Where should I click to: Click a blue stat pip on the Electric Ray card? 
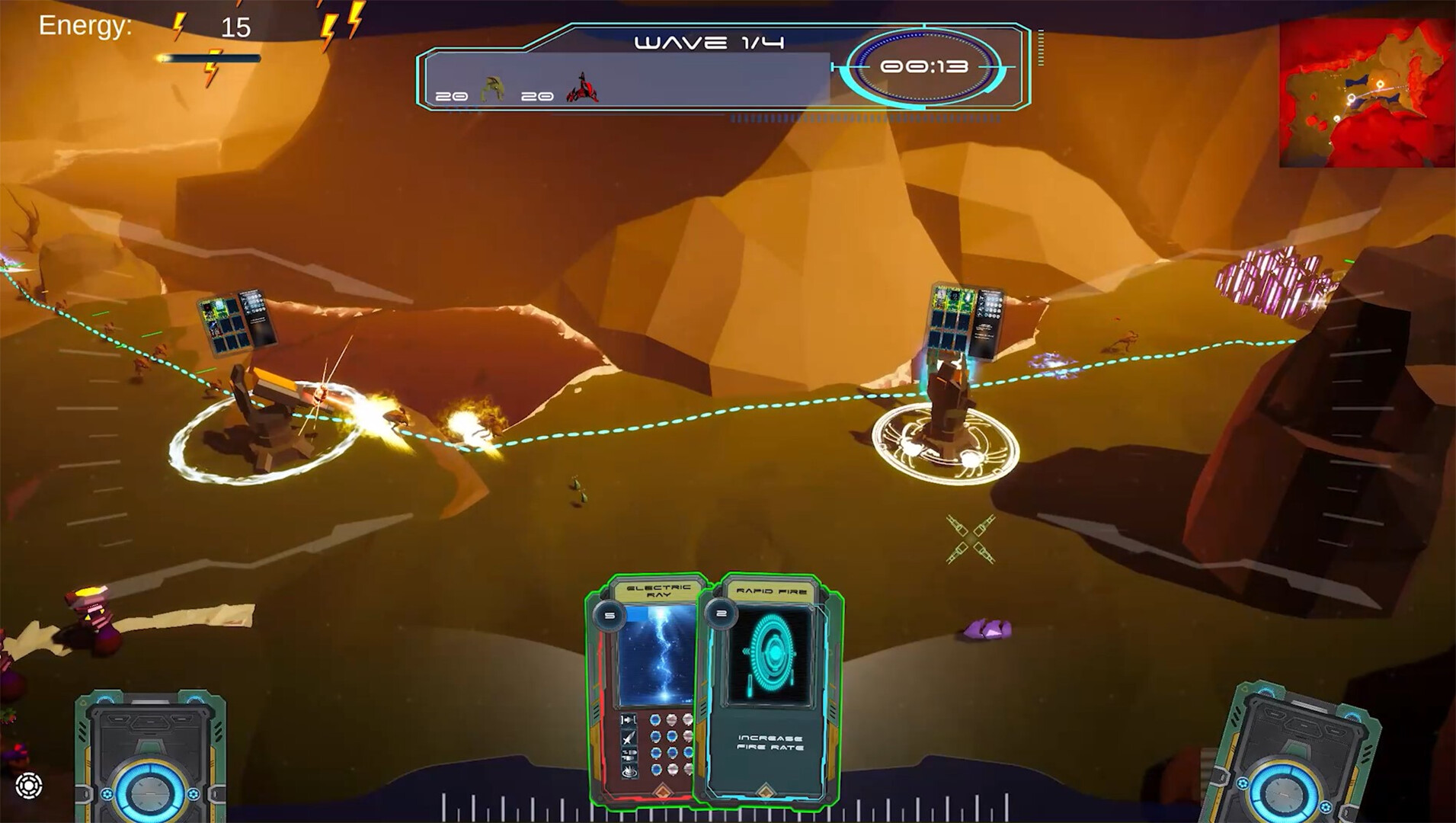(656, 720)
